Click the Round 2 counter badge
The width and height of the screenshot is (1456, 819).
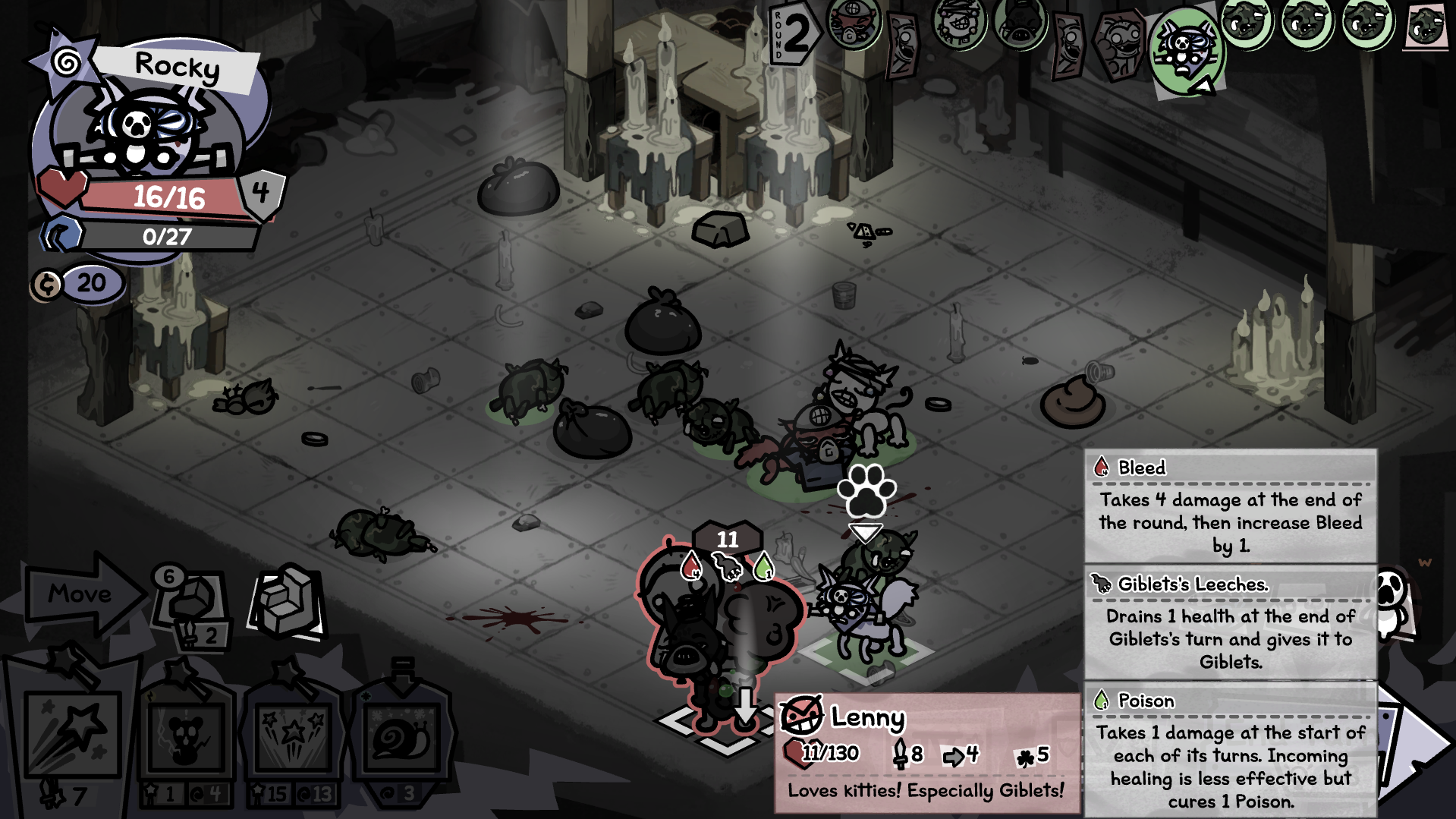pos(793,34)
